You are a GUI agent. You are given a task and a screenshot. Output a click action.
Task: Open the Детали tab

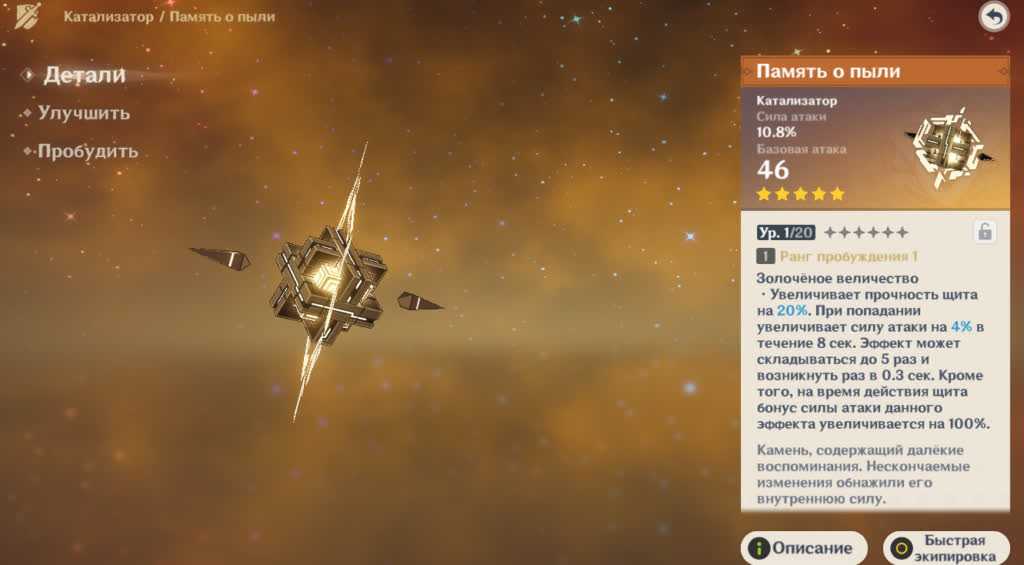84,75
